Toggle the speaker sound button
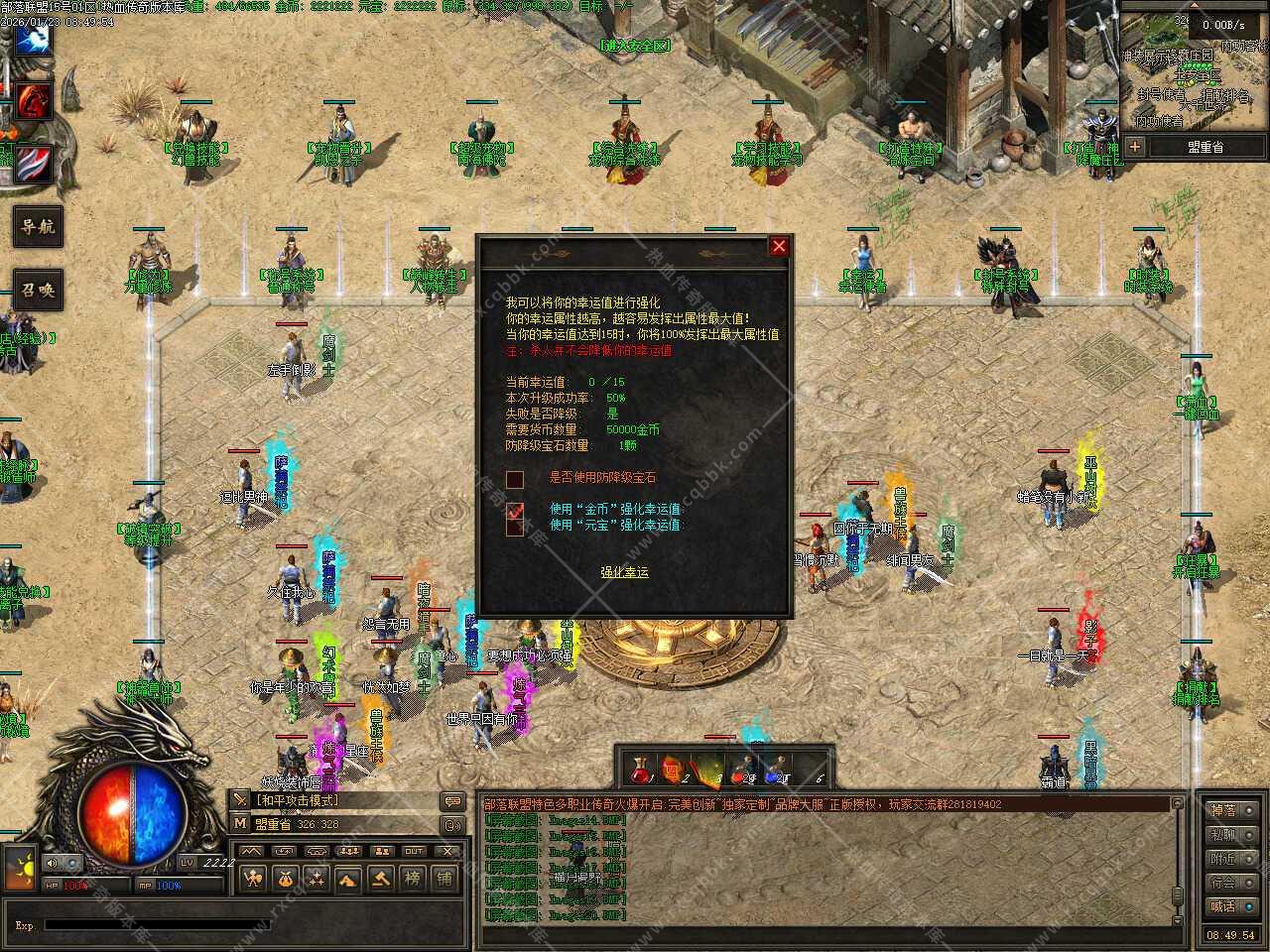The image size is (1270, 952). click(50, 863)
